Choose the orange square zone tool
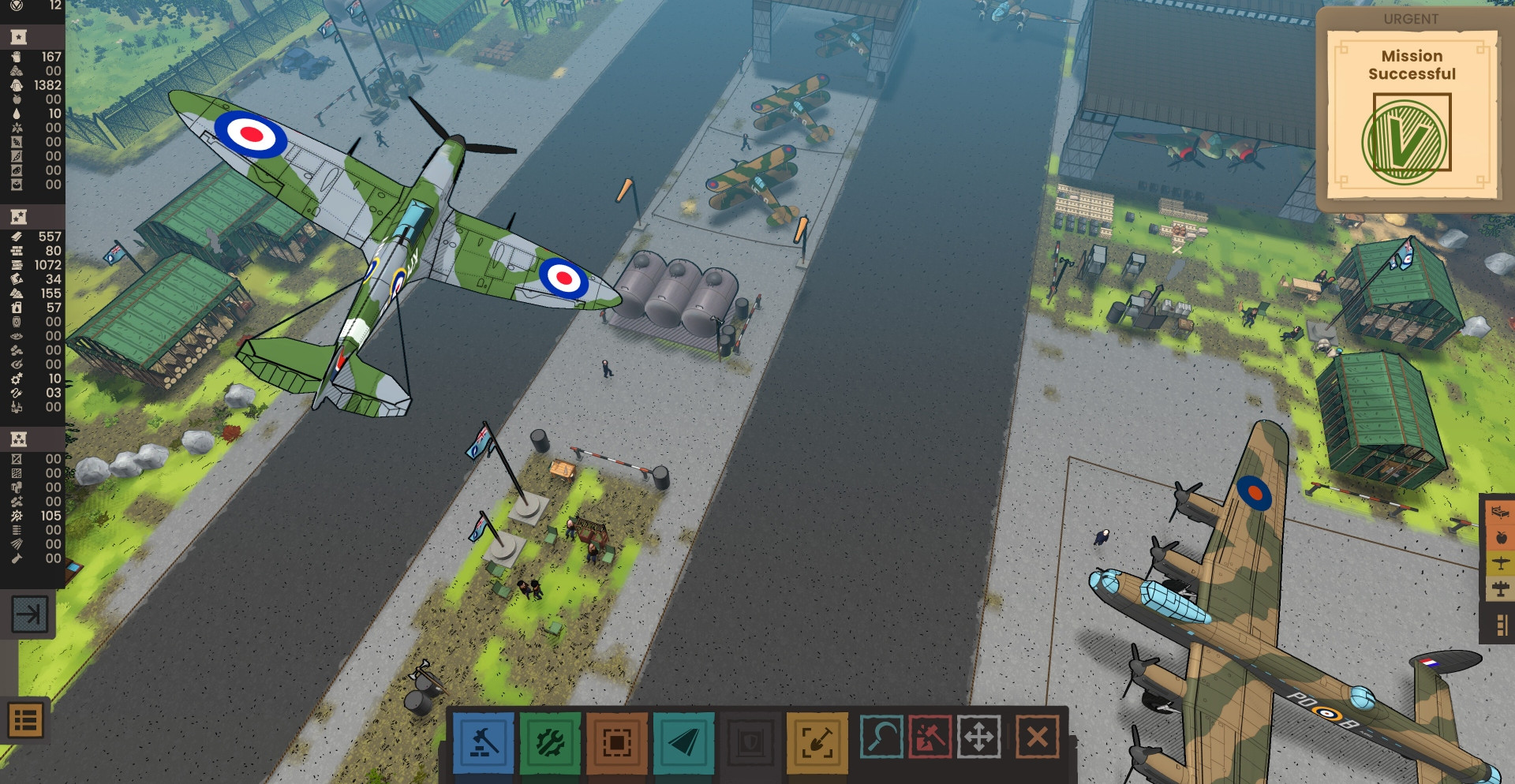 (x=617, y=743)
